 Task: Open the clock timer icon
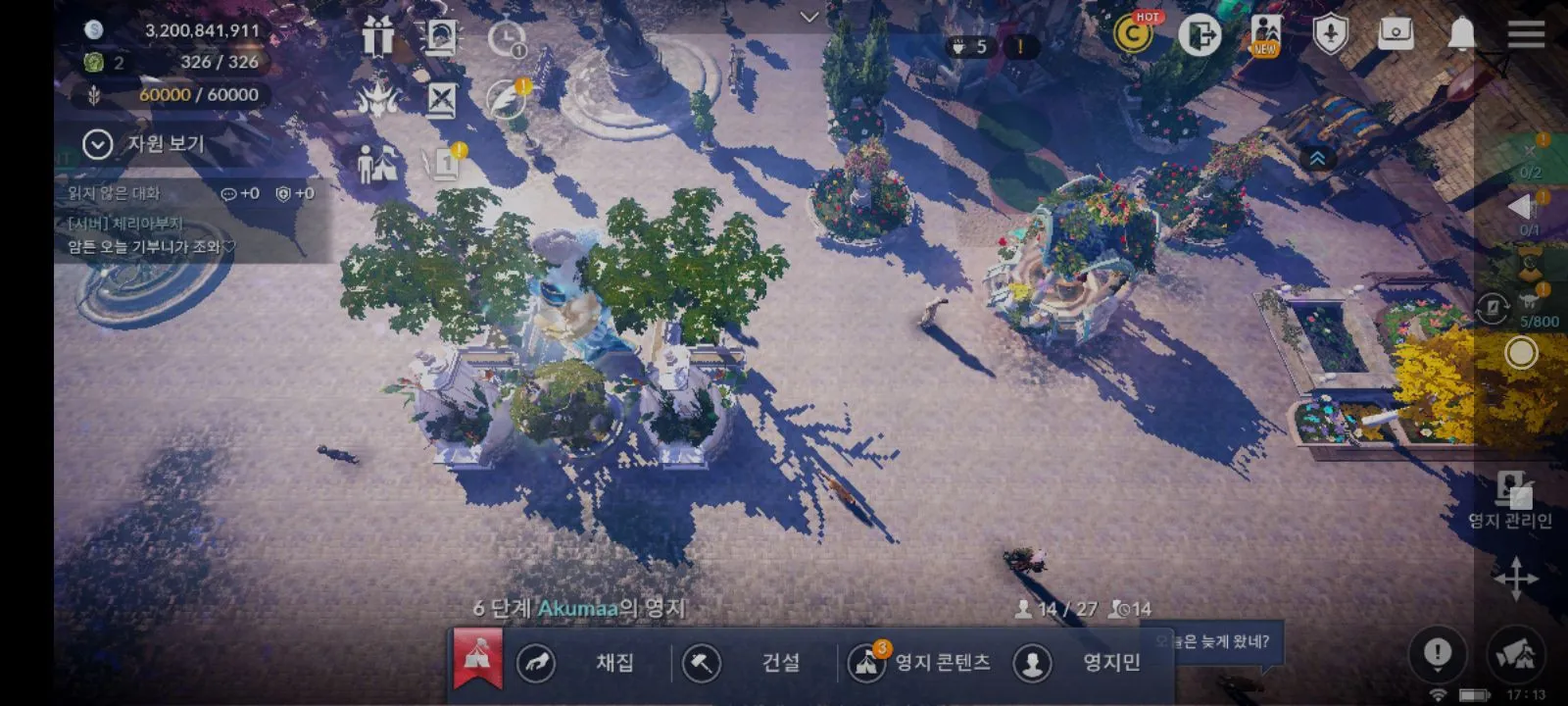tap(507, 39)
